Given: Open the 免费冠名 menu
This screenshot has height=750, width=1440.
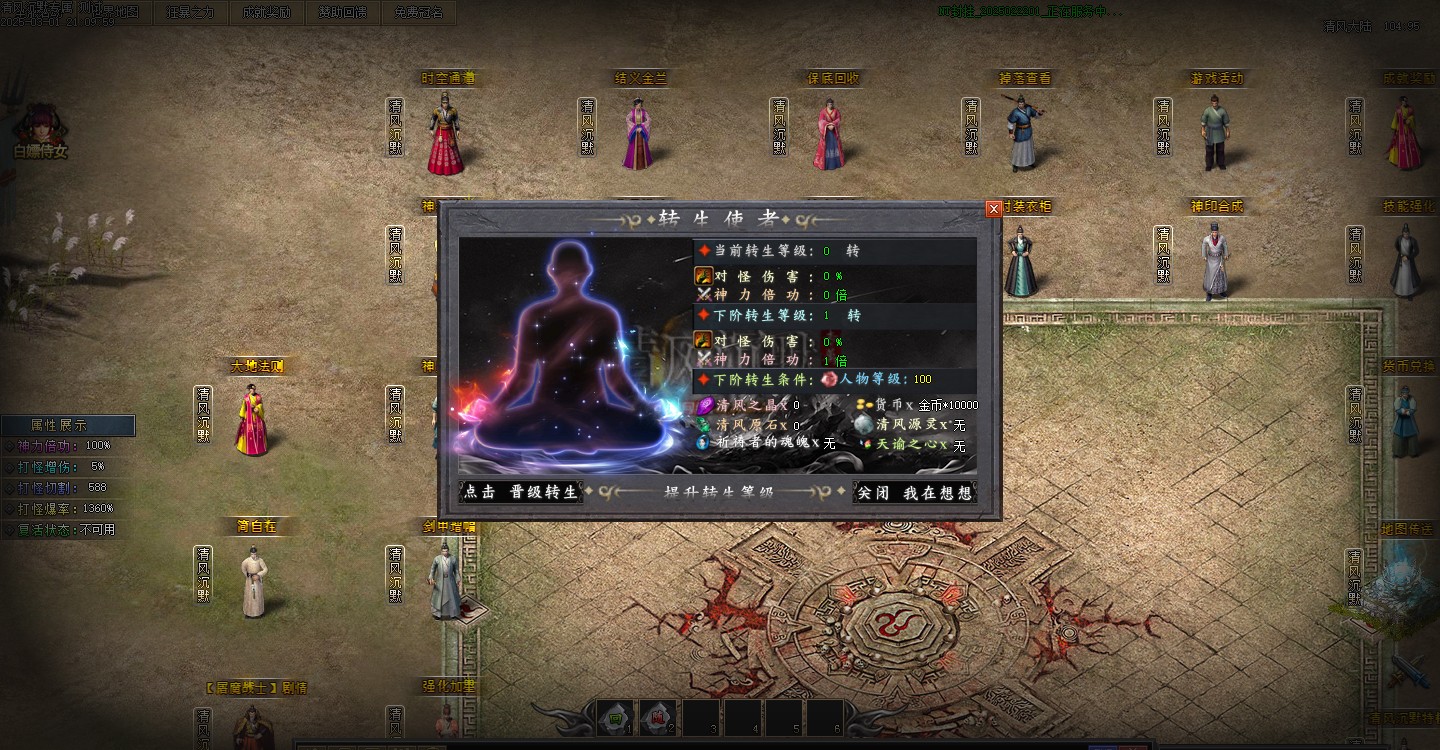Looking at the screenshot, I should pyautogui.click(x=418, y=13).
